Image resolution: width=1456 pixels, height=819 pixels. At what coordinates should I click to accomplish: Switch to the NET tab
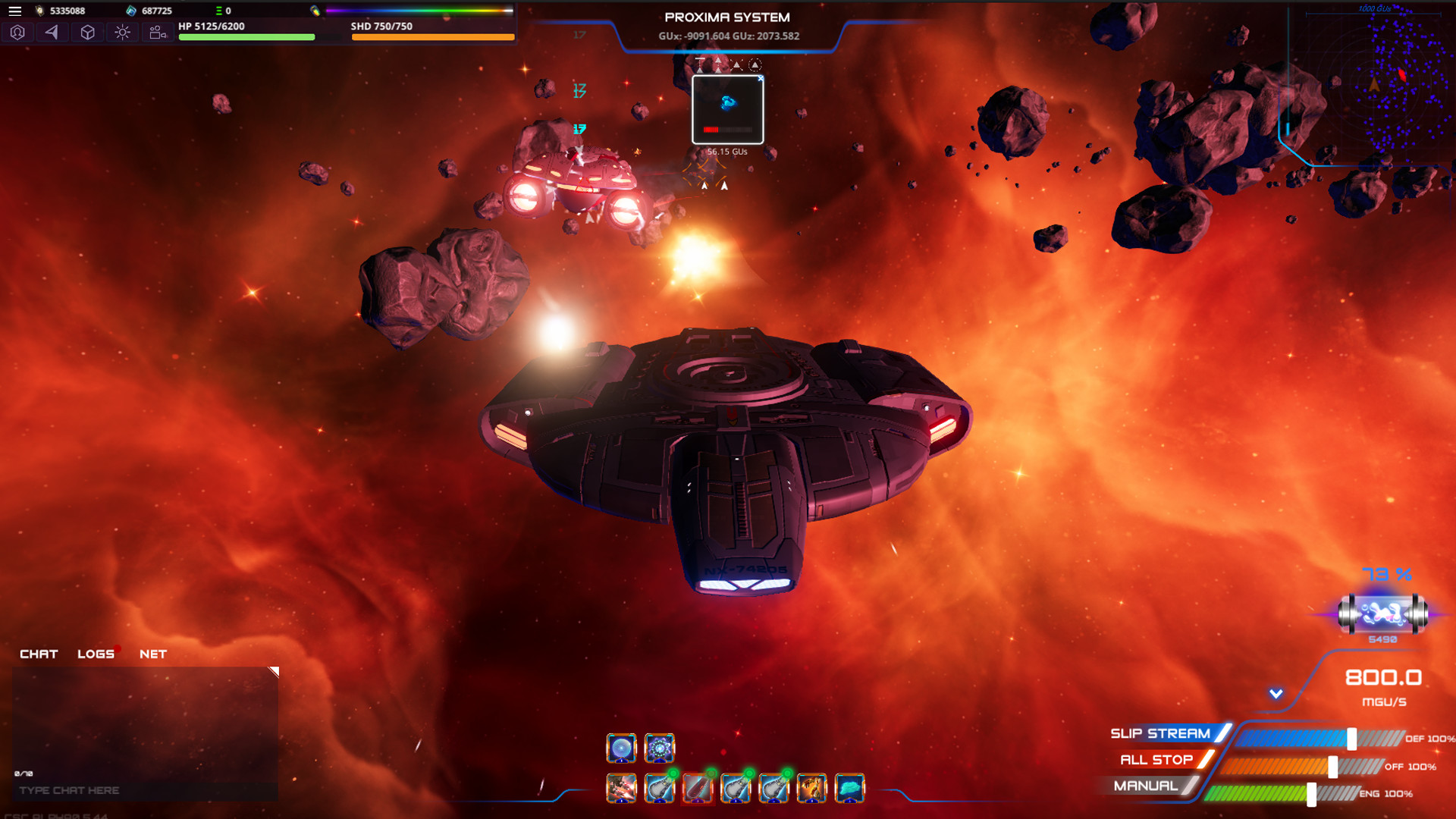point(152,654)
